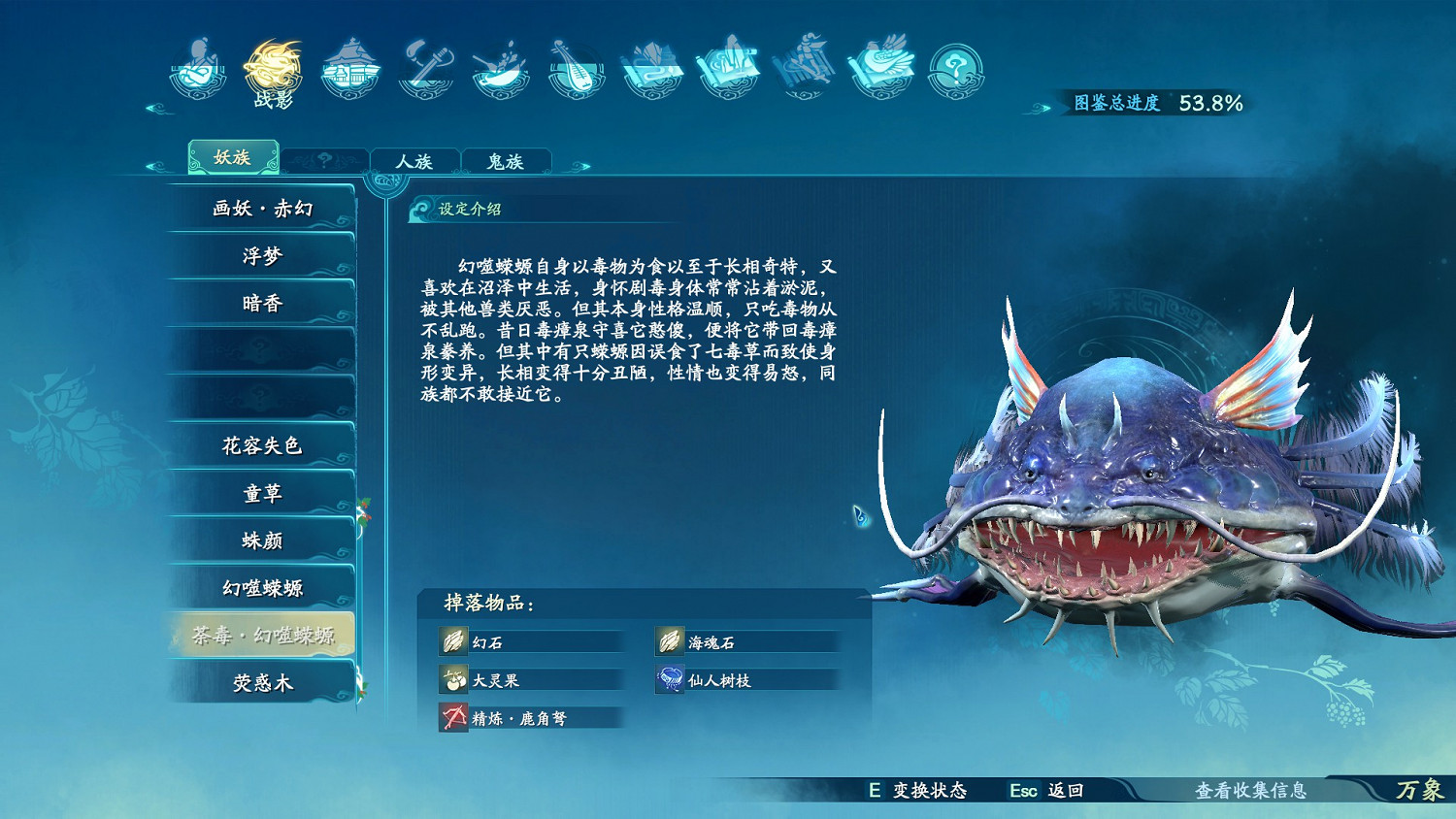
Task: Click the 海魂石 drop item icon
Action: click(669, 641)
